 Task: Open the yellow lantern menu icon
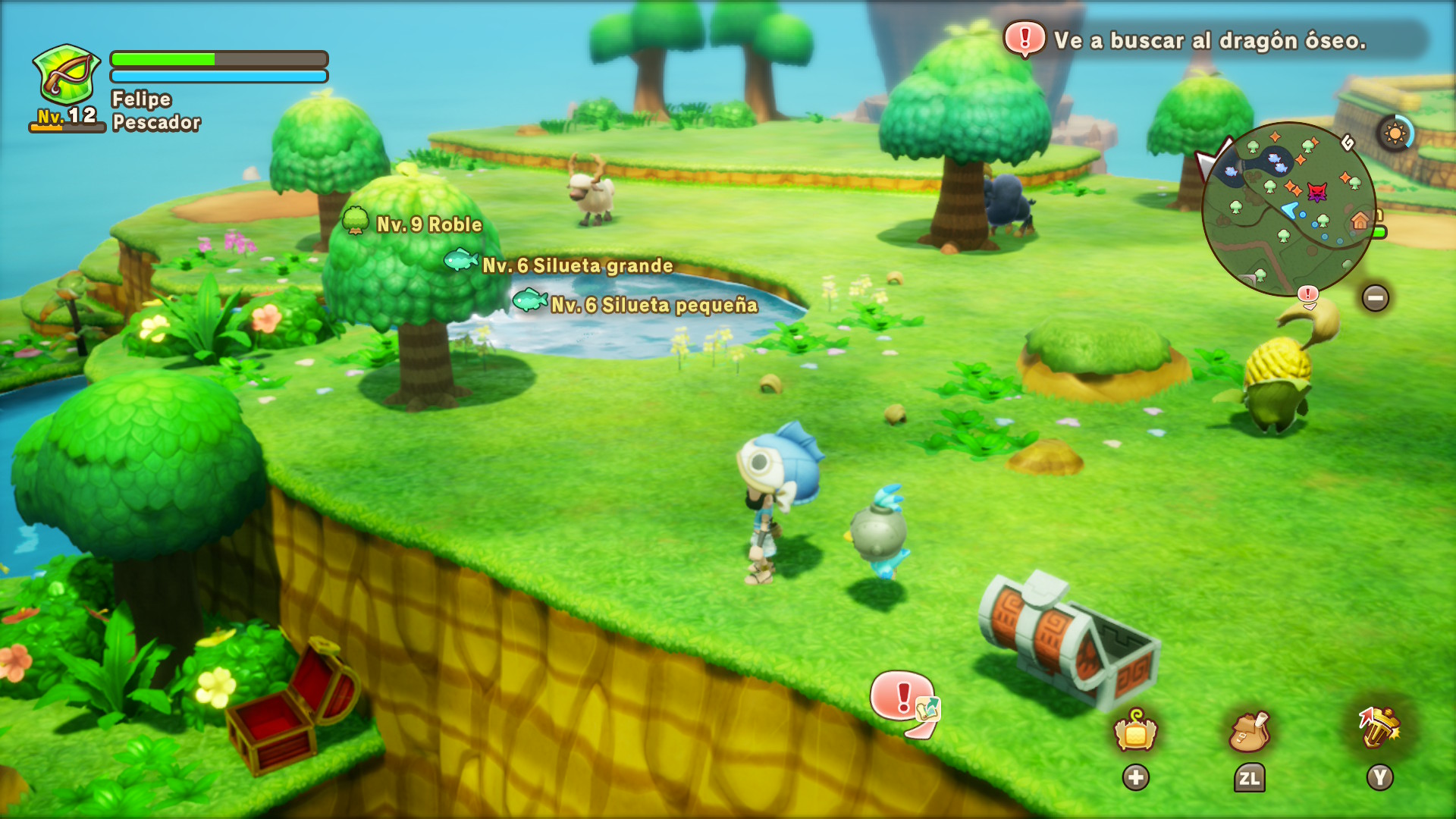tap(1135, 732)
